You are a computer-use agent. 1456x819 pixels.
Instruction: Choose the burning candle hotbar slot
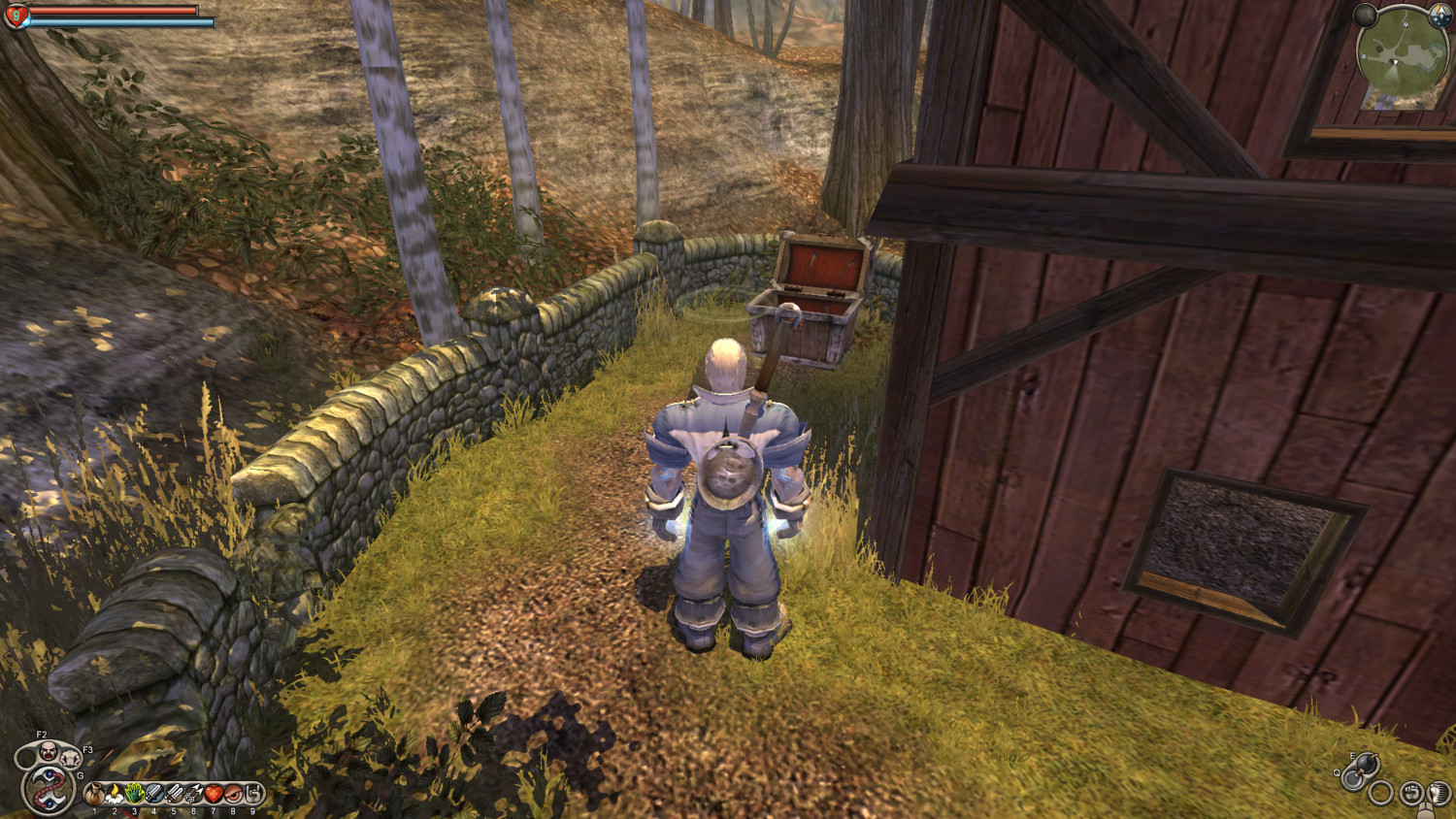click(115, 795)
